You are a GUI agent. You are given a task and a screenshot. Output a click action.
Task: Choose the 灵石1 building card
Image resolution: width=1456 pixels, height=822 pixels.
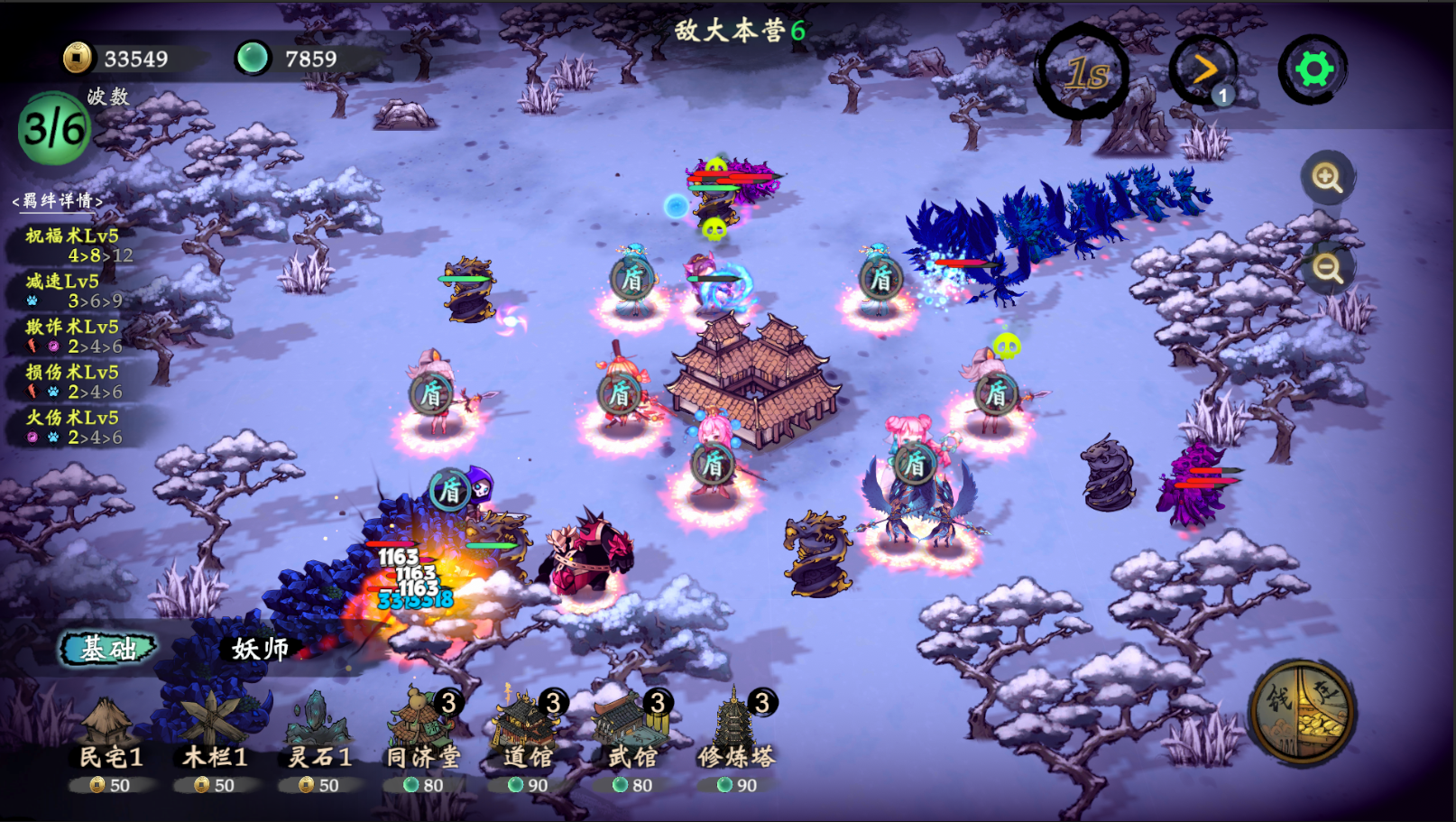pos(319,740)
